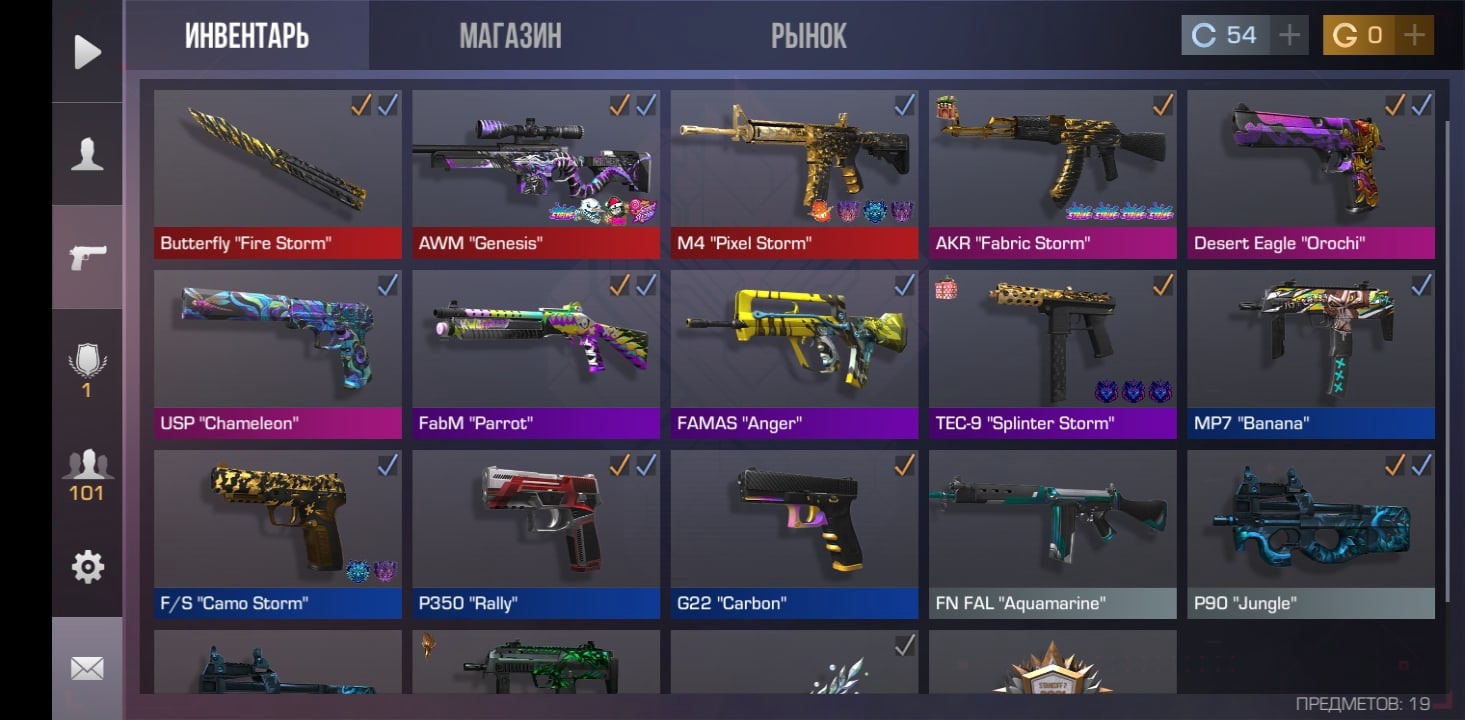This screenshot has height=720, width=1465.
Task: Select the Инвентарь tab
Action: (247, 37)
